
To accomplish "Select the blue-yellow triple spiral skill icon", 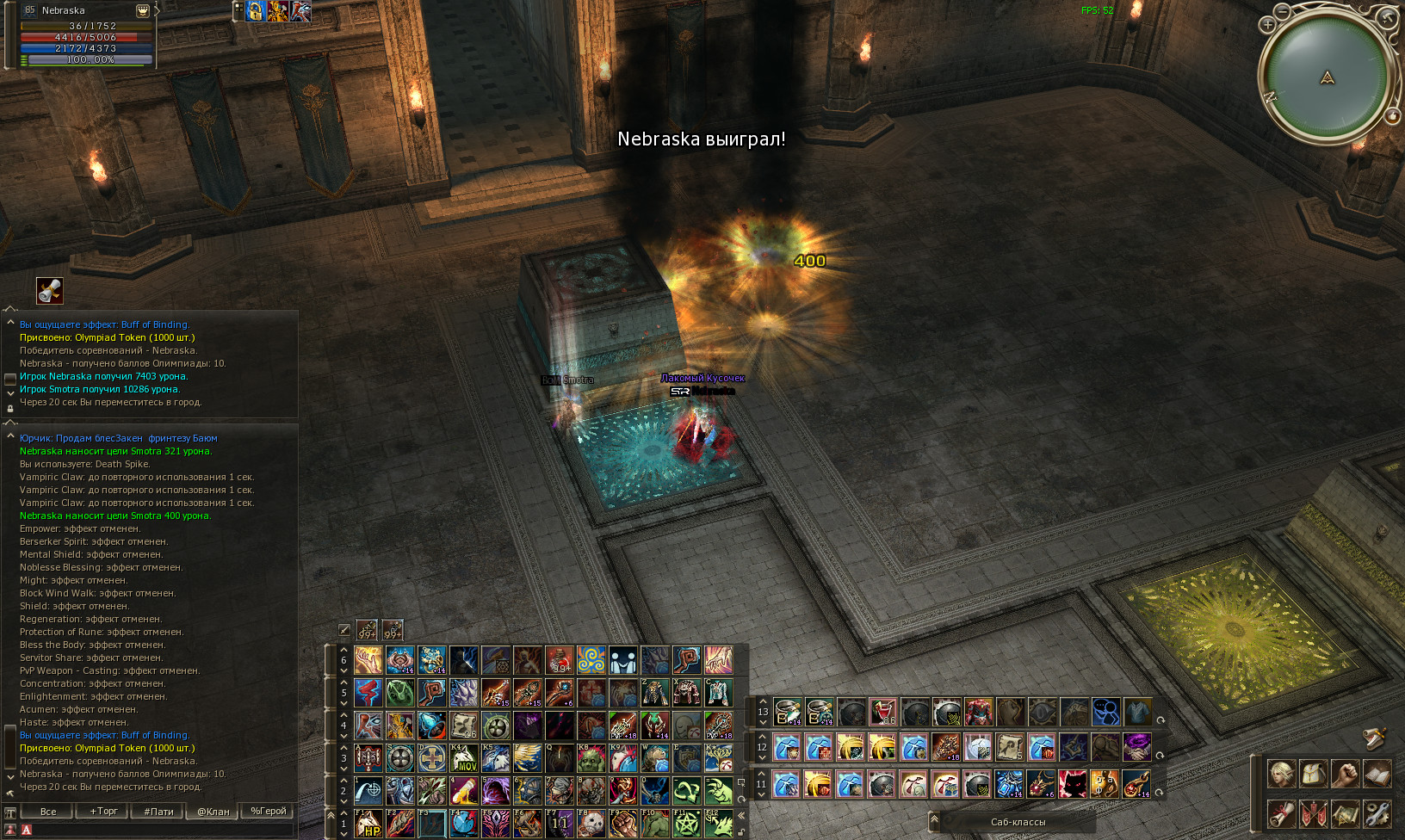I will (x=591, y=660).
